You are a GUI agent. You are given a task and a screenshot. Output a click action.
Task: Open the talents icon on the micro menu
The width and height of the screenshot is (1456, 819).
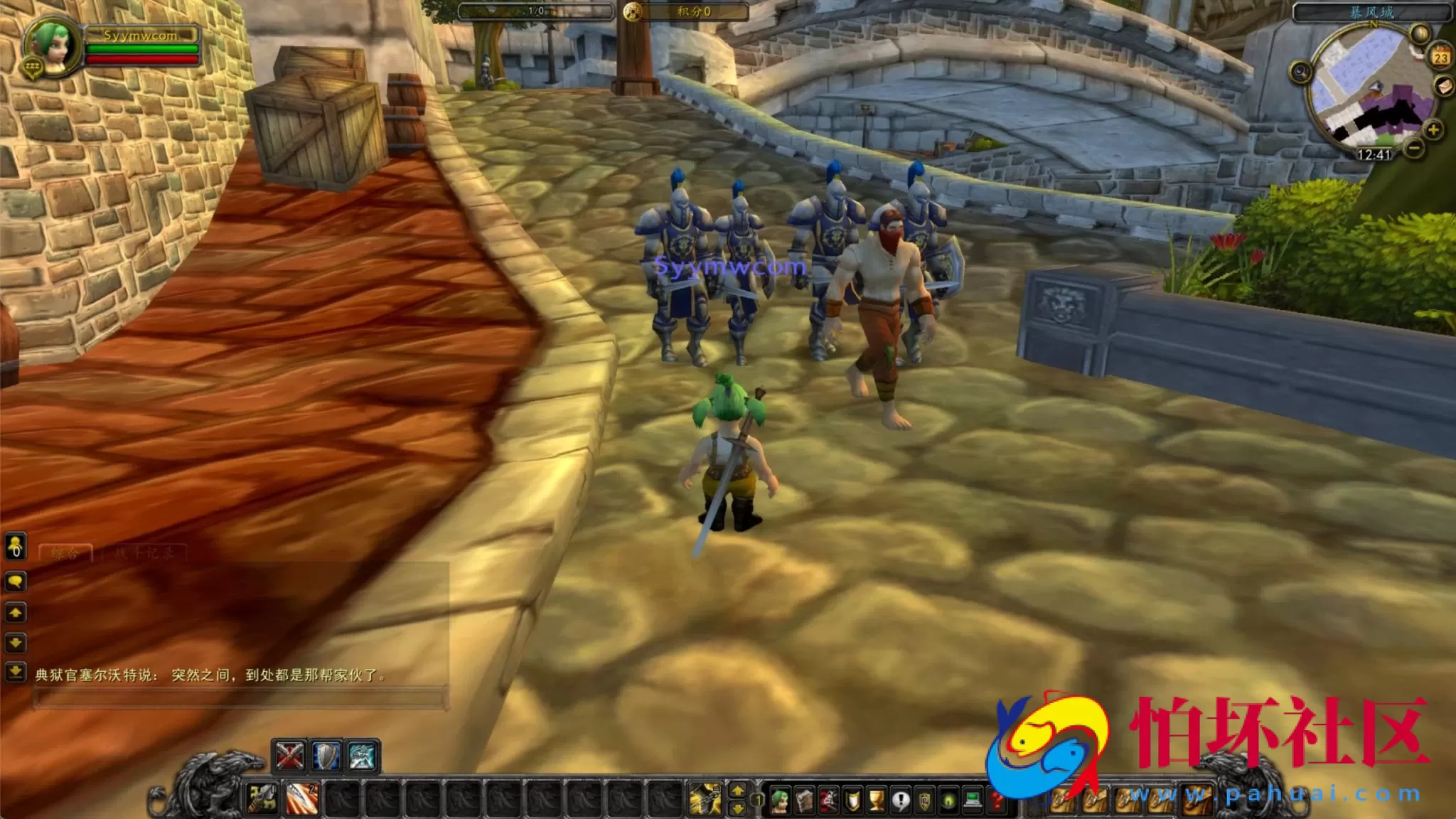click(x=828, y=801)
